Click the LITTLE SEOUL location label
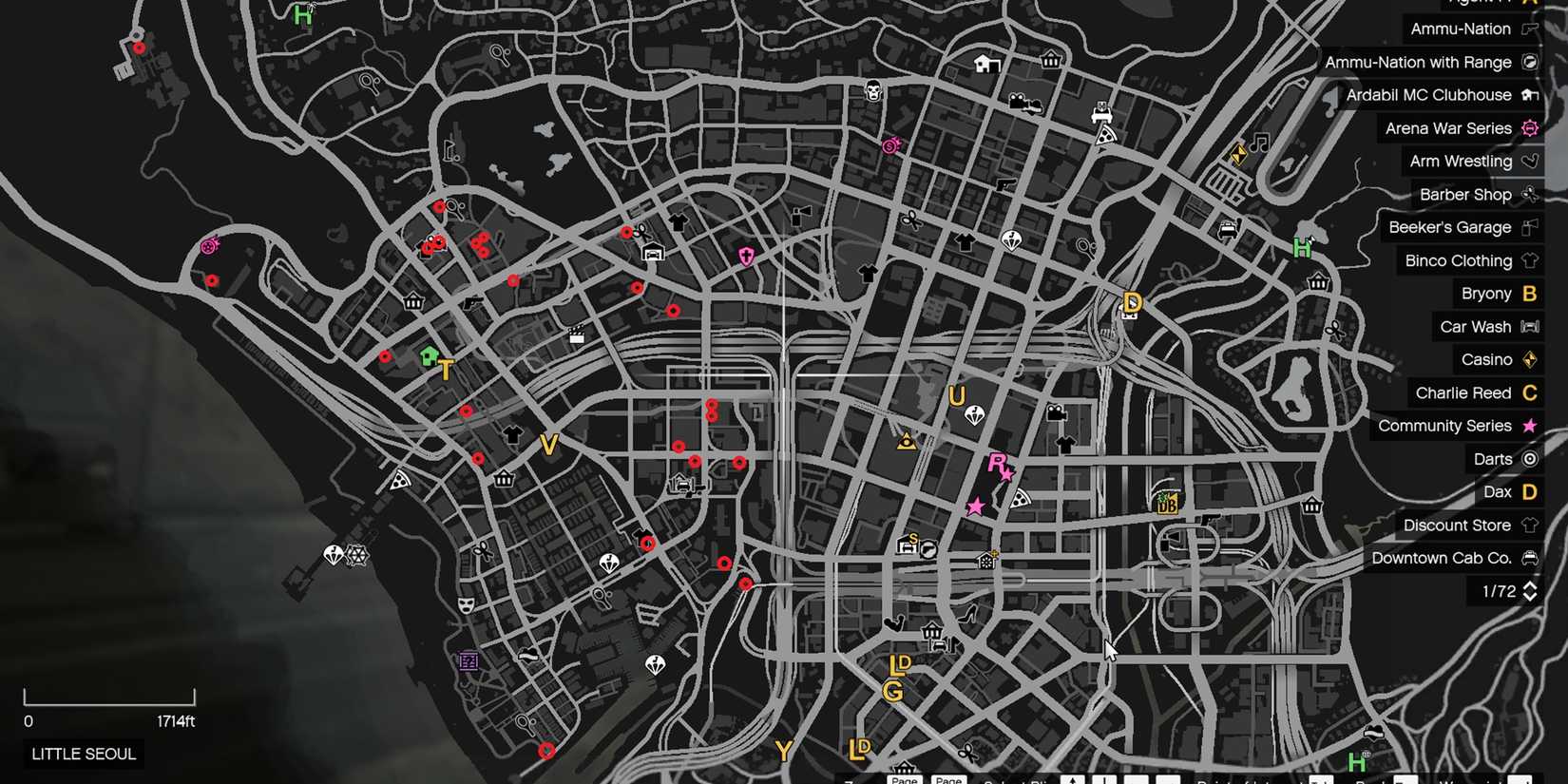This screenshot has width=1568, height=784. pyautogui.click(x=83, y=754)
